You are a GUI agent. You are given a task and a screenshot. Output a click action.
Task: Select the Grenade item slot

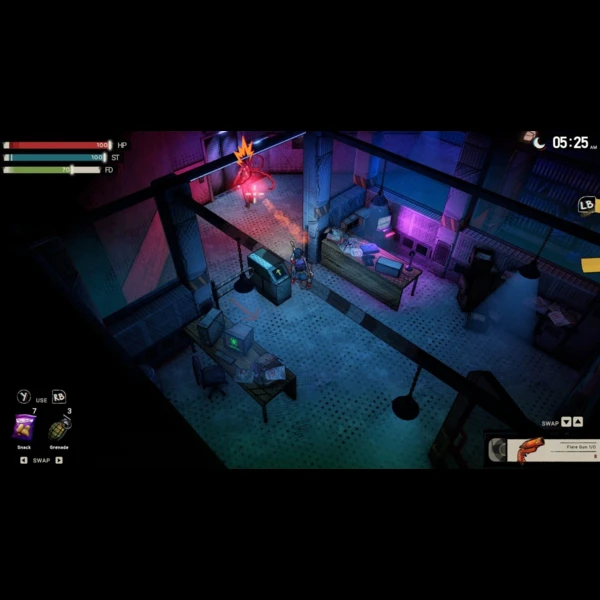(59, 428)
